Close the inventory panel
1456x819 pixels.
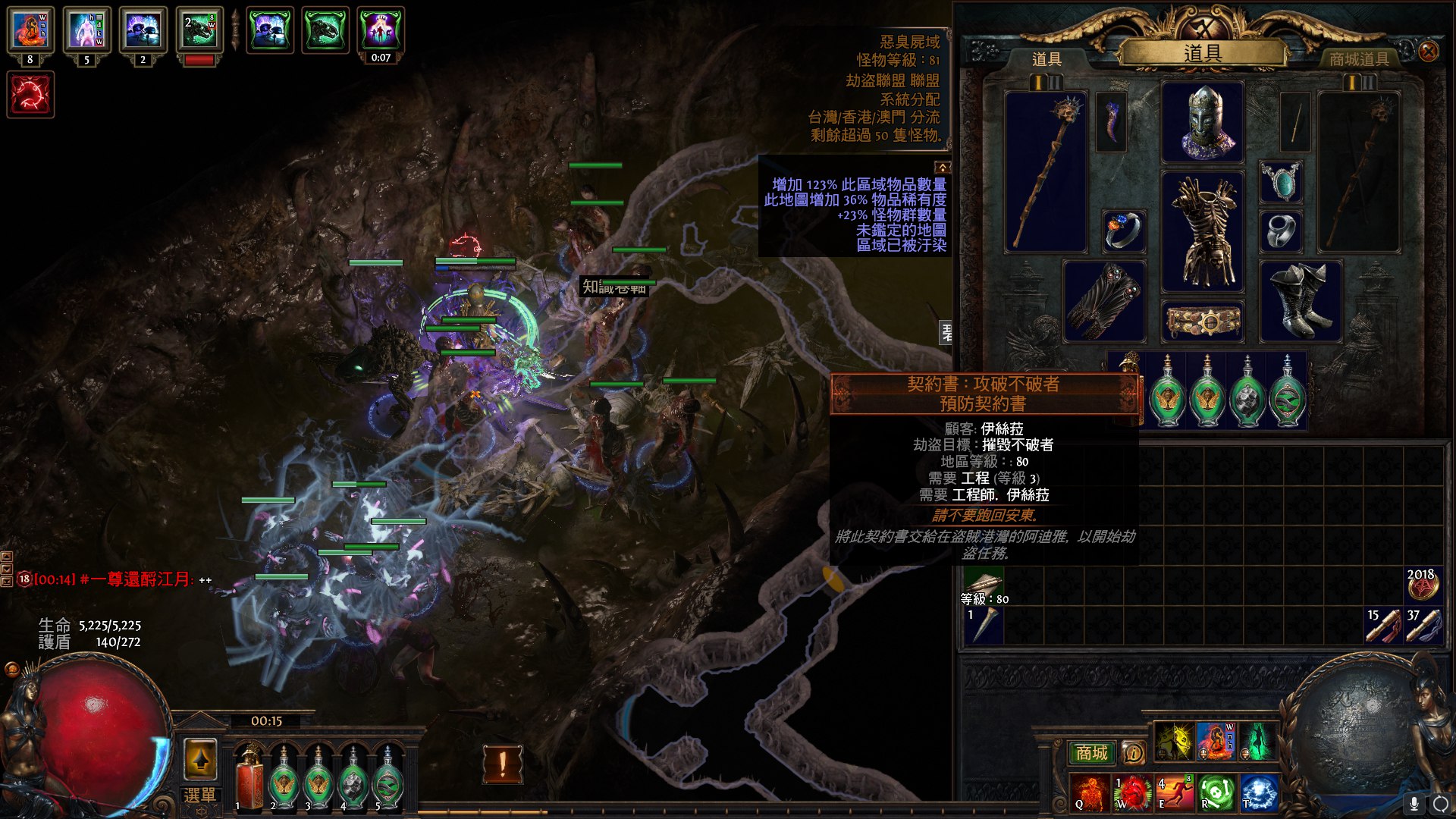click(1428, 52)
